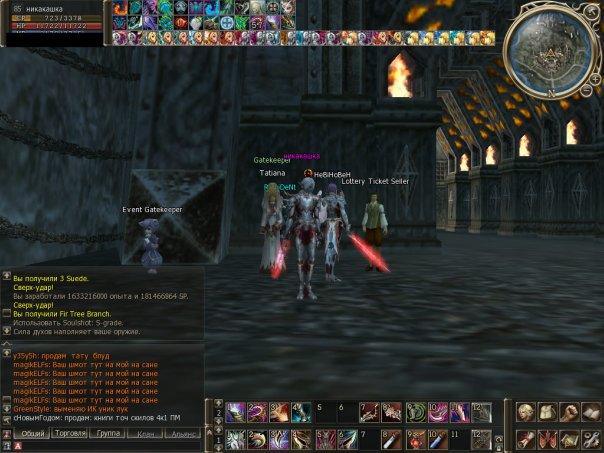Switch to the Клан chat tab
Viewport: 604px width, 453px height.
[145, 433]
